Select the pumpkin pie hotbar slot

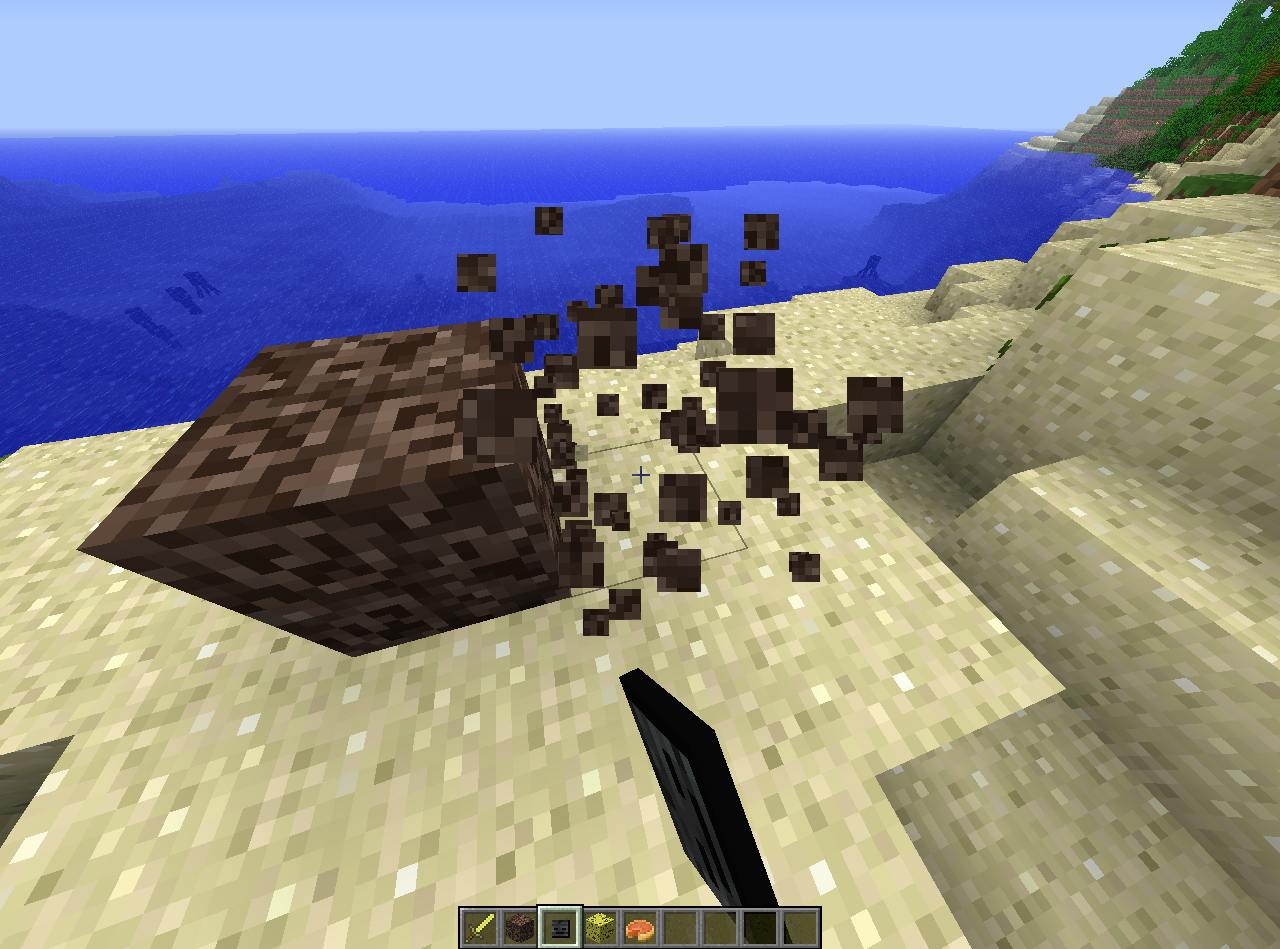640,927
